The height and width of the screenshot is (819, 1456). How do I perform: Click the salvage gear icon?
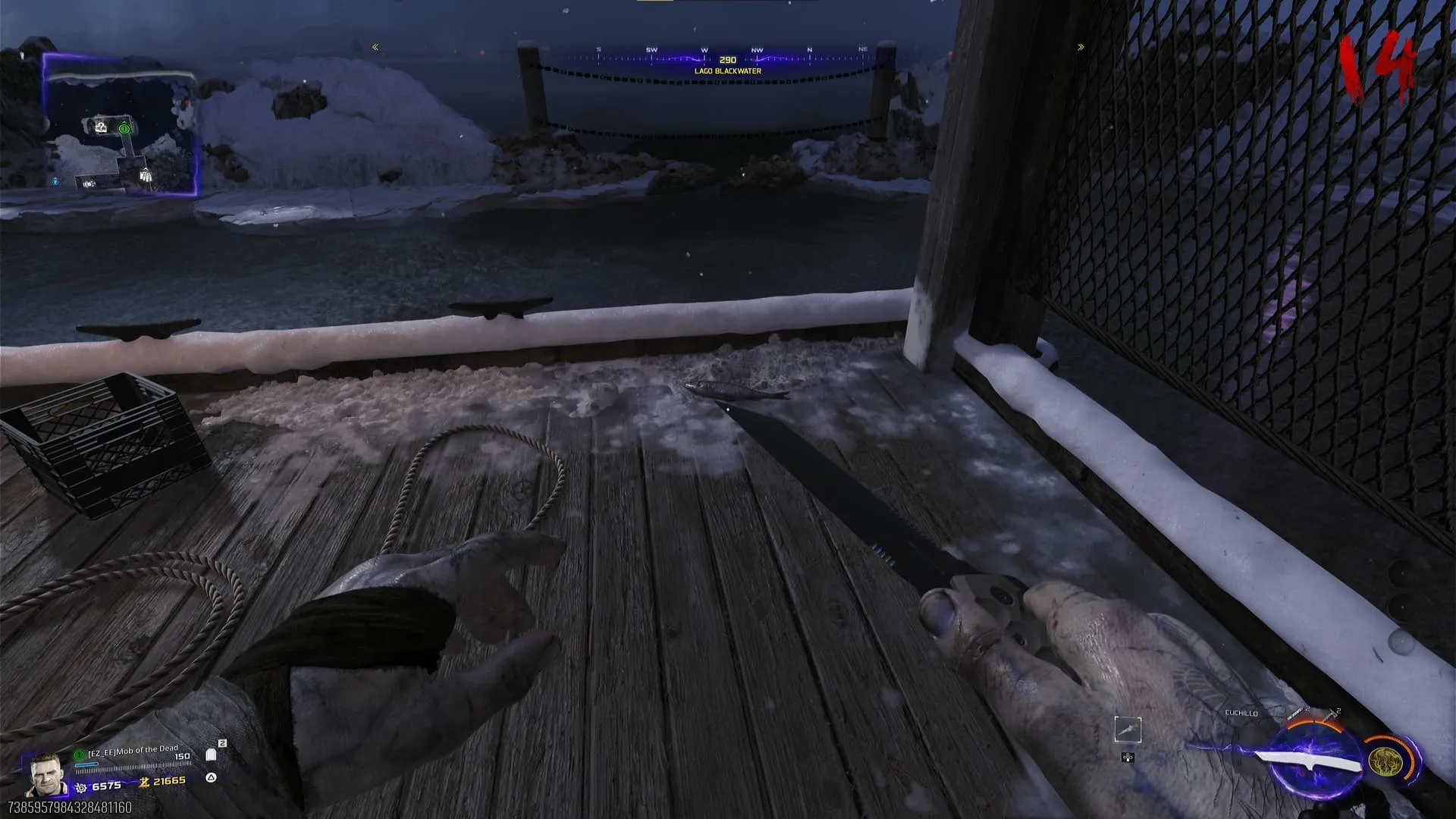[x=81, y=788]
